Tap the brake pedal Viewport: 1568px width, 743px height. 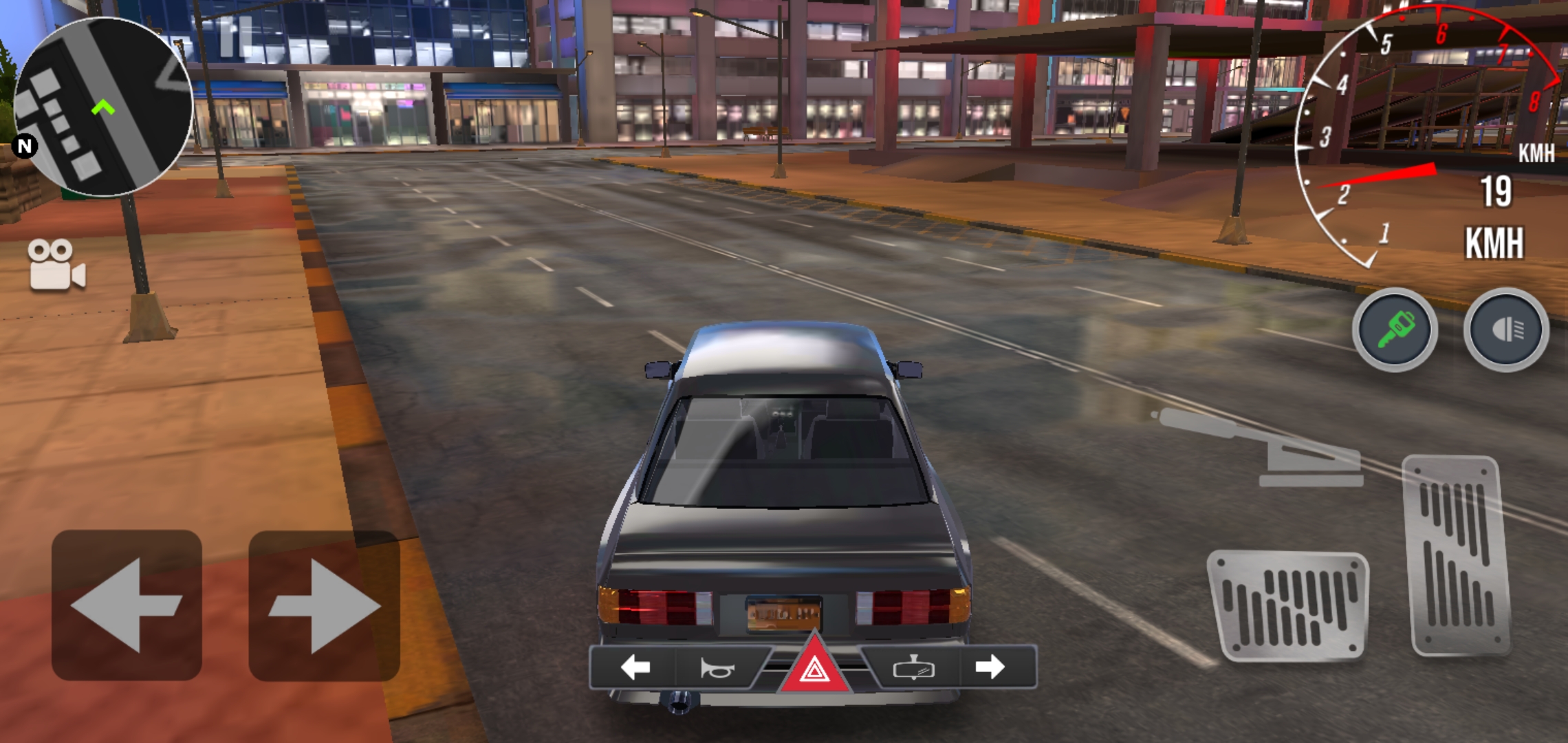1288,605
